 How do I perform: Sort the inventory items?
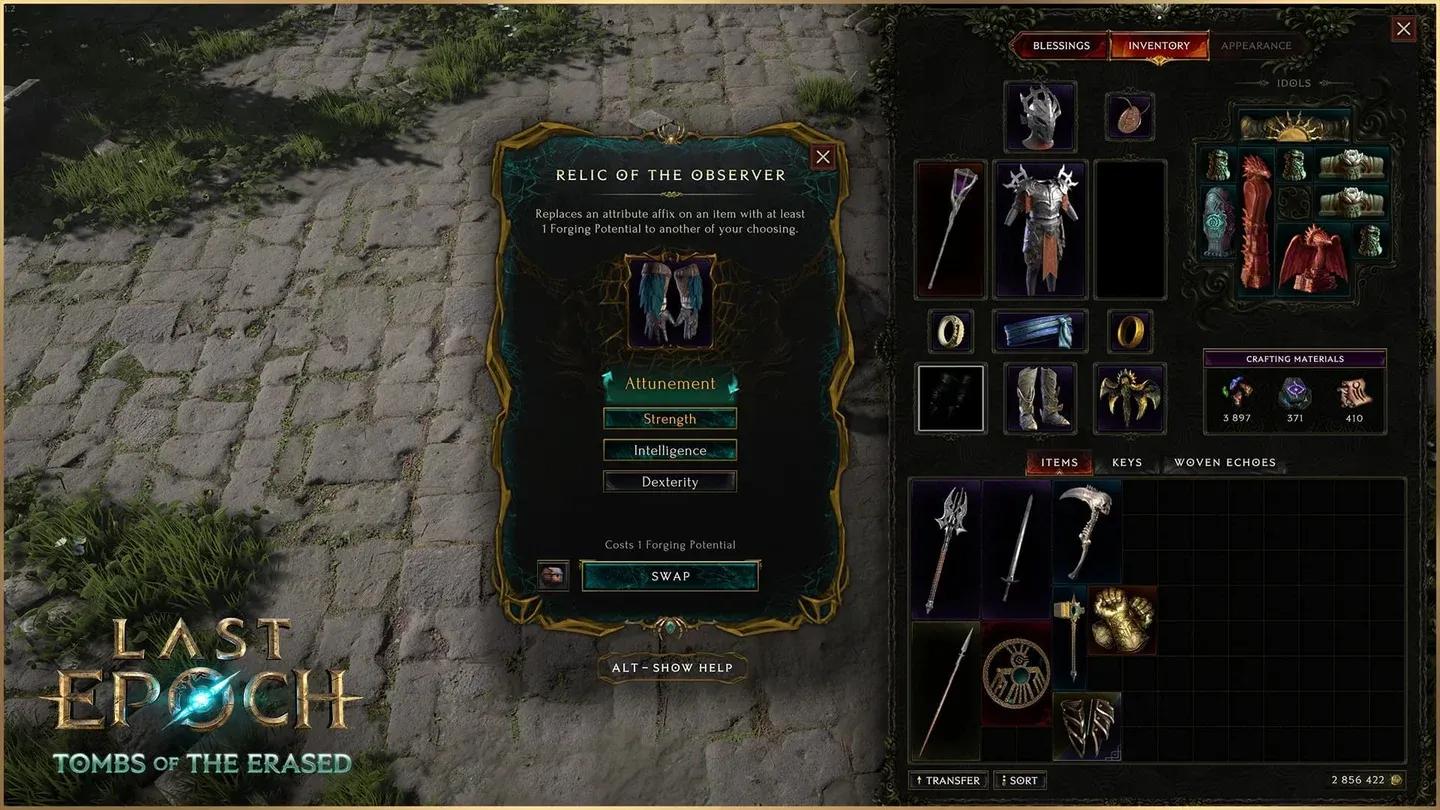1019,779
